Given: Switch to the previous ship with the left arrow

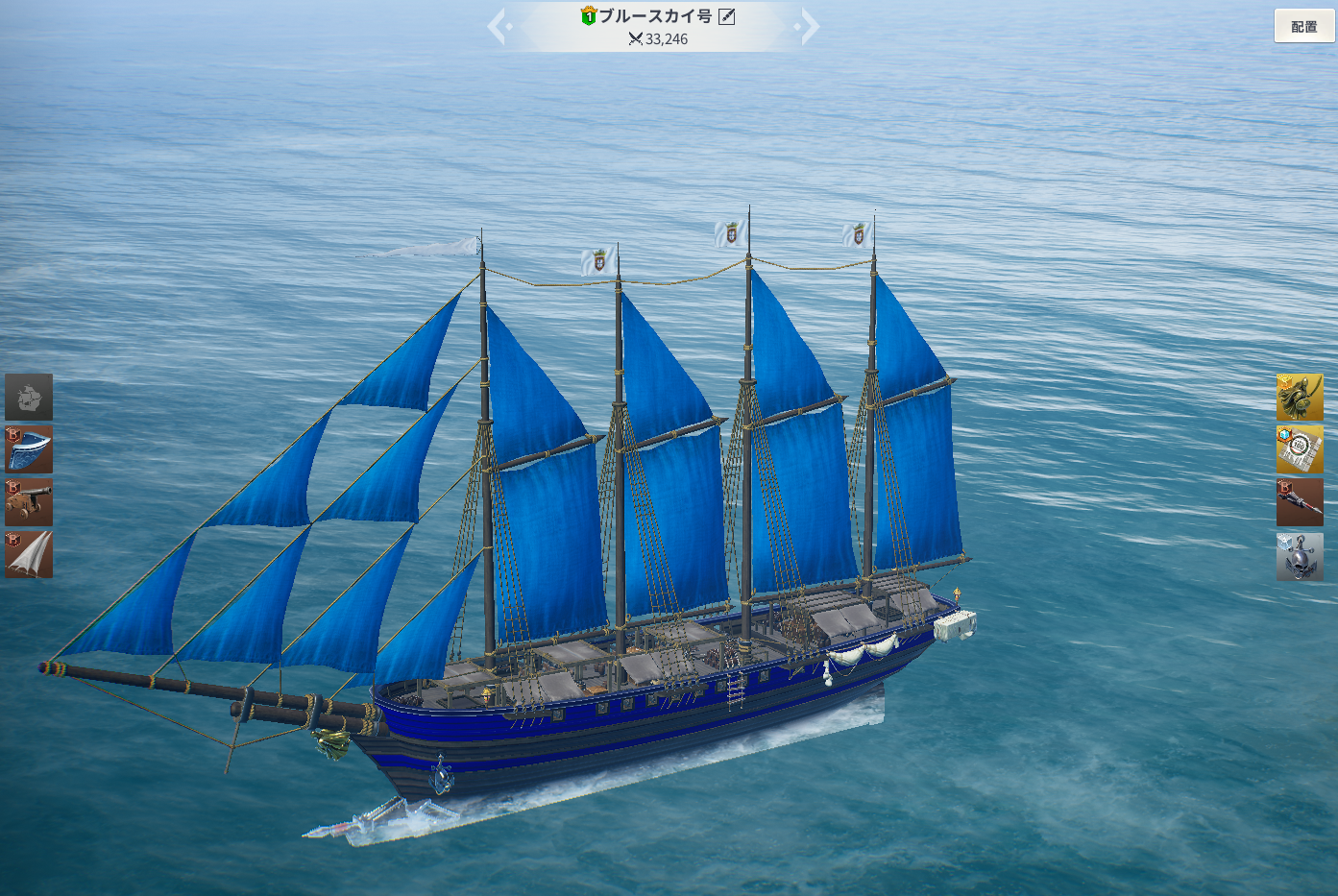Looking at the screenshot, I should [499, 27].
